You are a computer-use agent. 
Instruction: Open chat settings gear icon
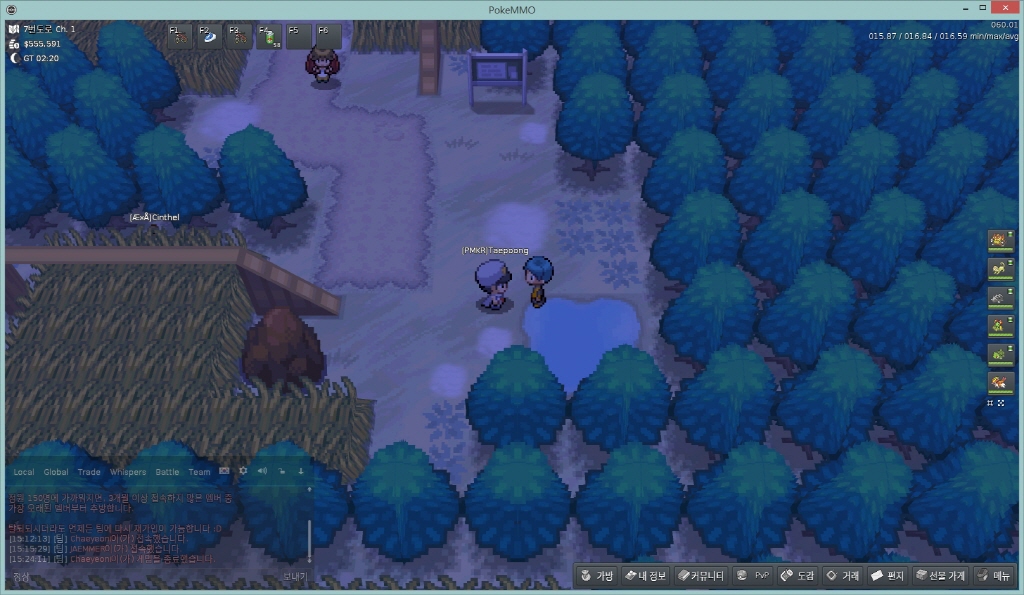coord(242,471)
